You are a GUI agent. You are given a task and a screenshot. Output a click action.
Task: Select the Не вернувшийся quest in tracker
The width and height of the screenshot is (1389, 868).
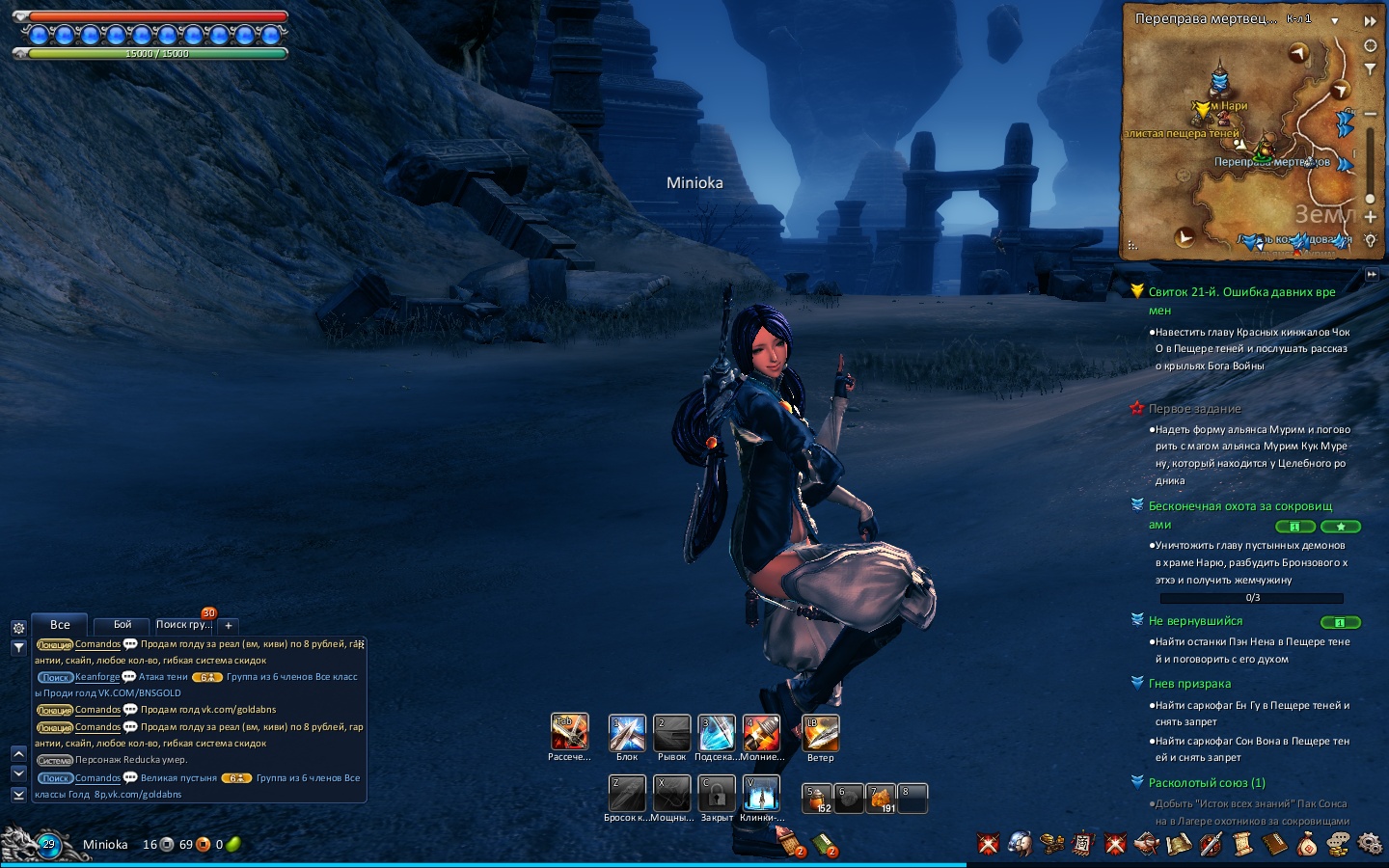pyautogui.click(x=1195, y=621)
